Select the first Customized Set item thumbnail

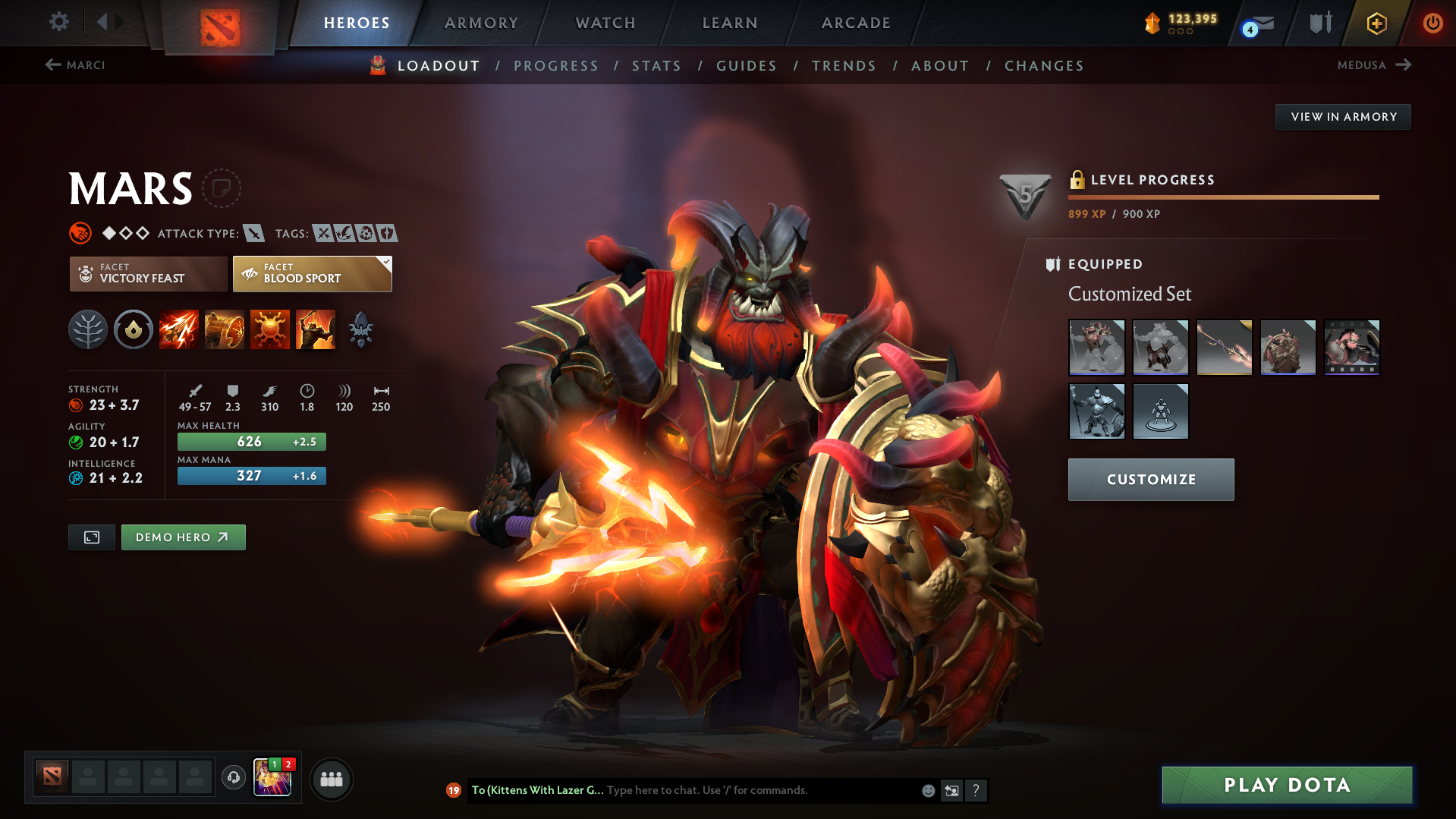pyautogui.click(x=1096, y=347)
